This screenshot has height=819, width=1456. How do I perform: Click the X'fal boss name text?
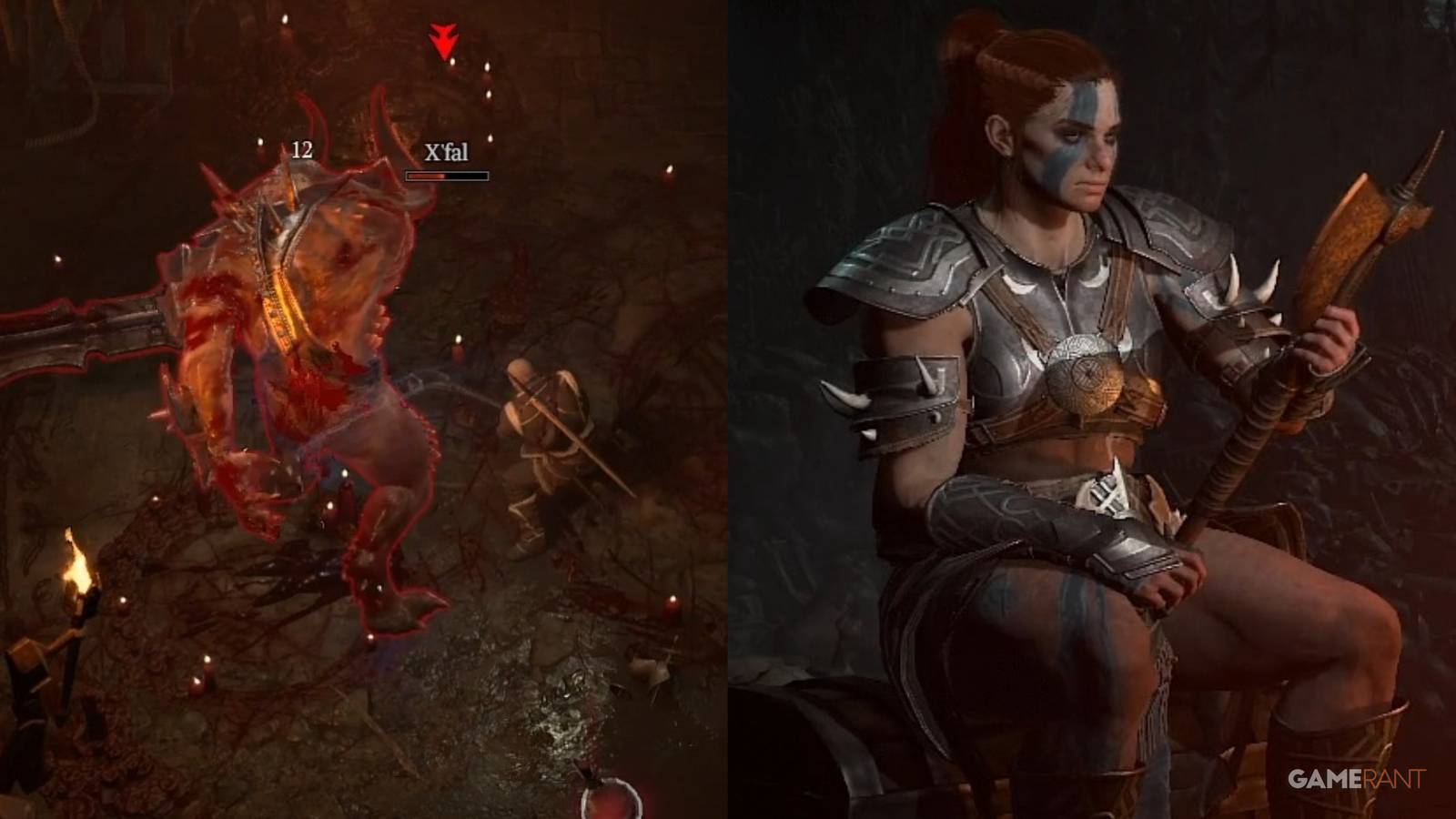point(445,154)
